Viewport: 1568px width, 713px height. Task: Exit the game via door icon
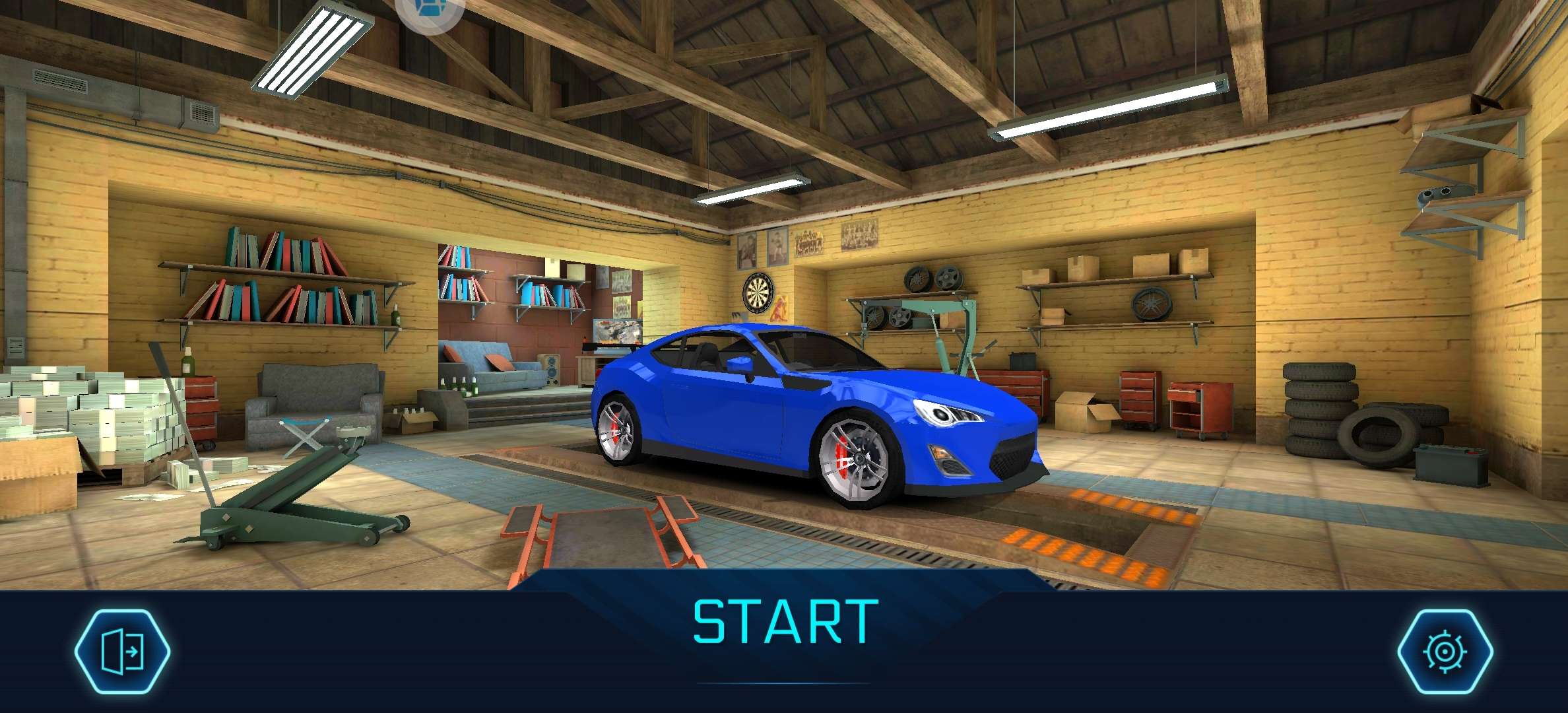coord(122,652)
